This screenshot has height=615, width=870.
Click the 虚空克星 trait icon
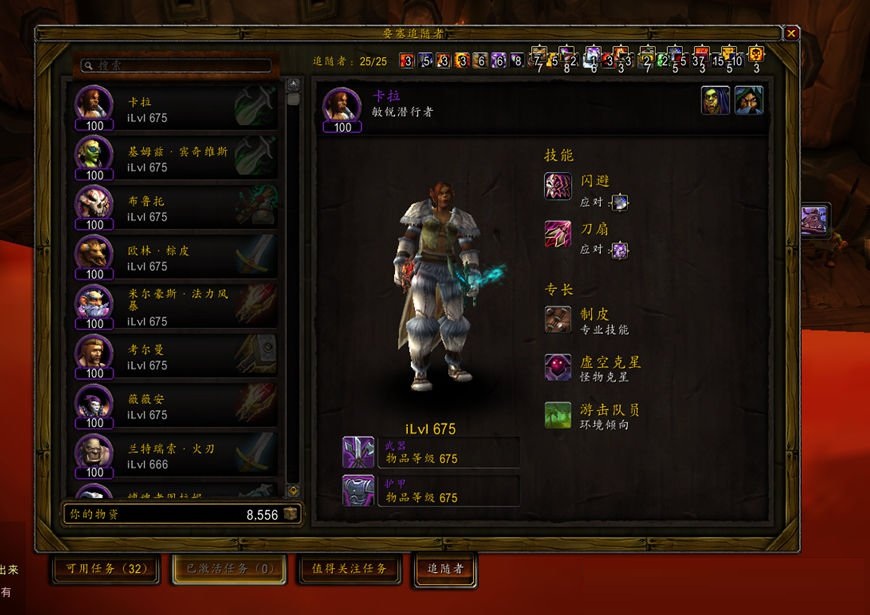(x=558, y=367)
